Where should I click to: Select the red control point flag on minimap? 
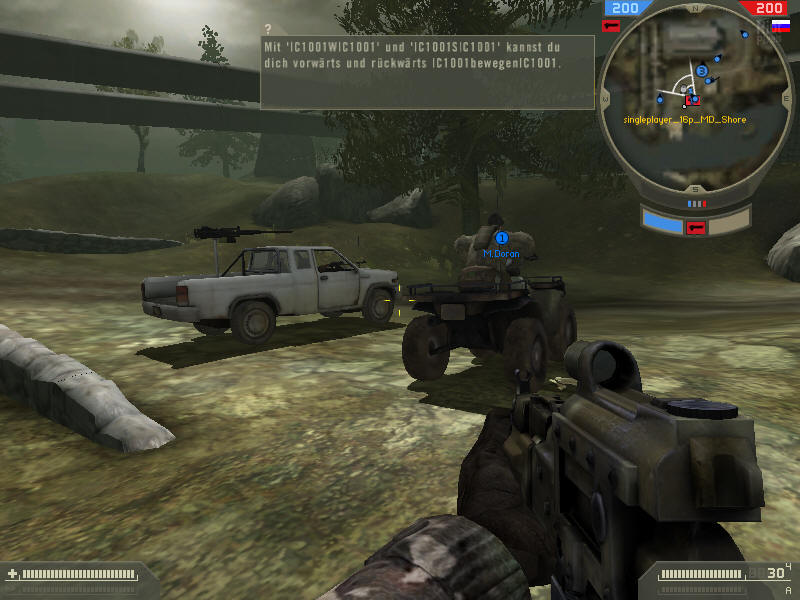tap(692, 100)
